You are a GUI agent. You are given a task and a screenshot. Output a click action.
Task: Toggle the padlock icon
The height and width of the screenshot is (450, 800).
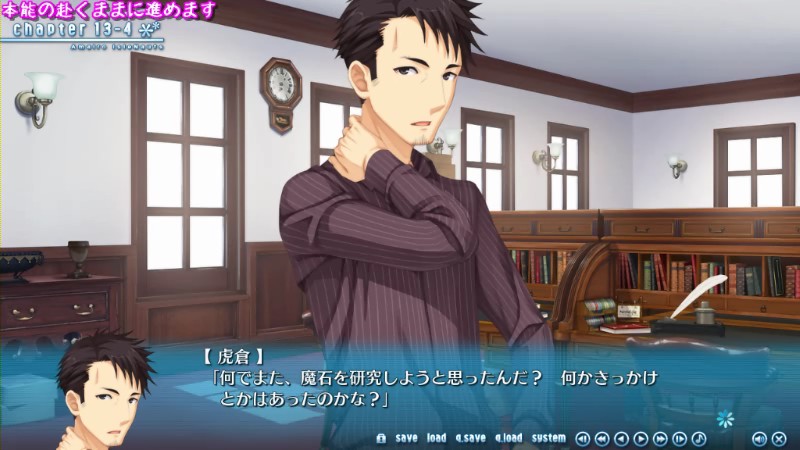click(381, 438)
